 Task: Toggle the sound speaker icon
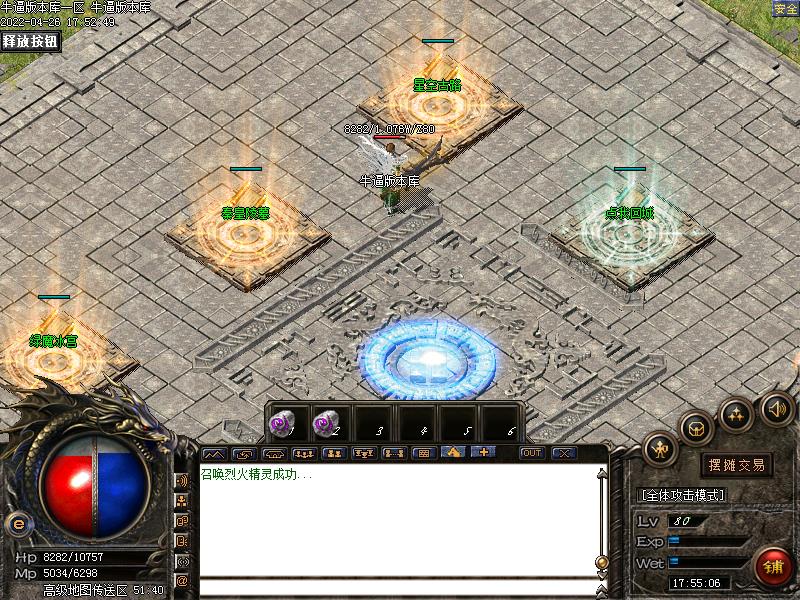[x=775, y=407]
